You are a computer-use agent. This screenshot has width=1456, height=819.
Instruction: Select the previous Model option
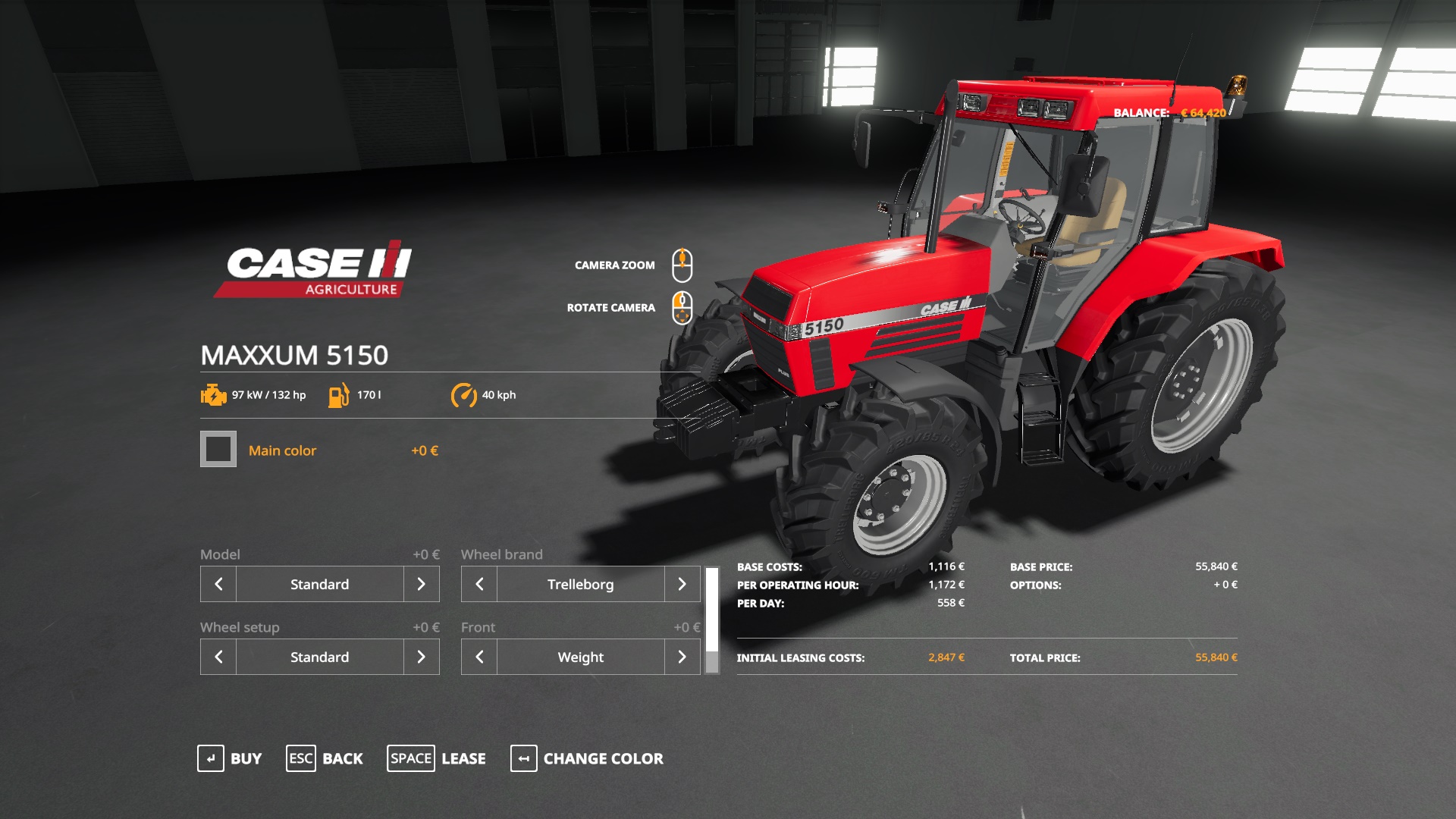click(x=218, y=584)
